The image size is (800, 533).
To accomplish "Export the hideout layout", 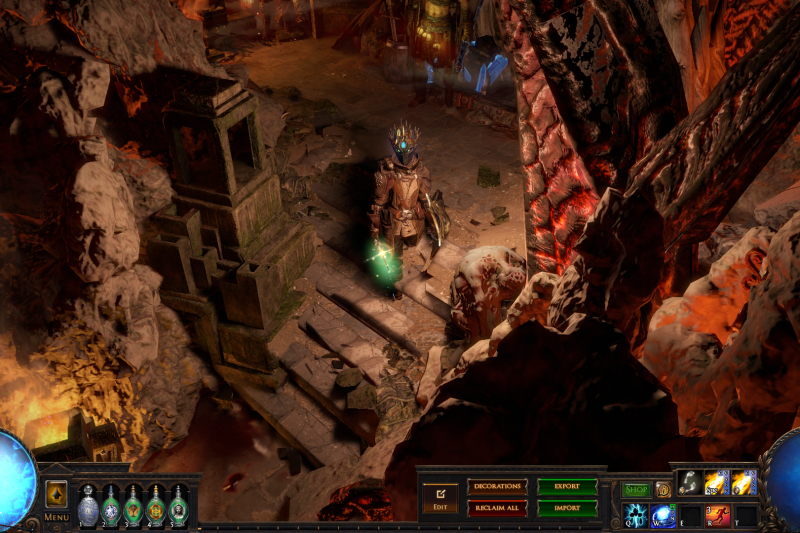I will [567, 487].
